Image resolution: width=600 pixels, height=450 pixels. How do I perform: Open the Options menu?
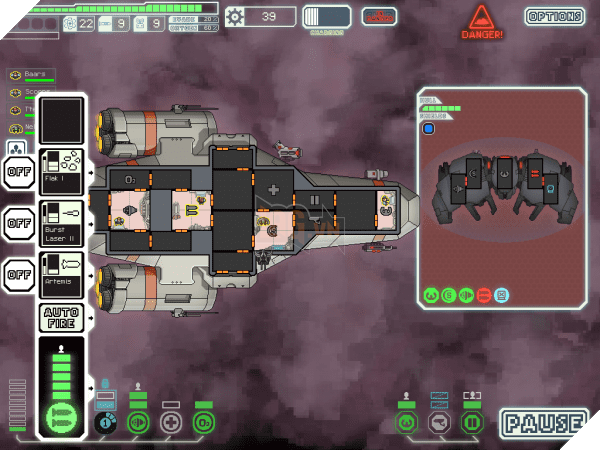554,16
